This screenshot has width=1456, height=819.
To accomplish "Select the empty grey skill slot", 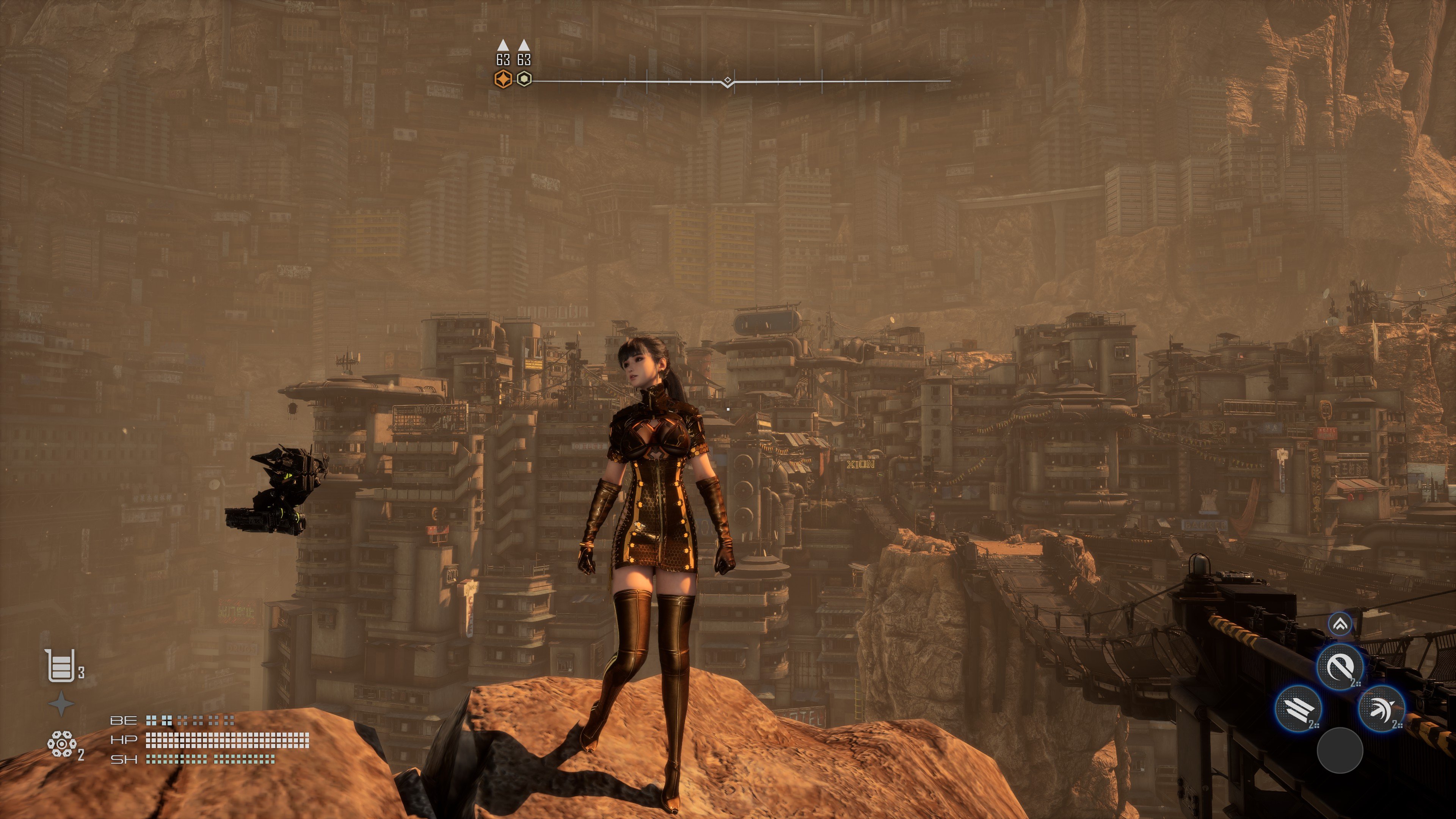I will (1340, 750).
